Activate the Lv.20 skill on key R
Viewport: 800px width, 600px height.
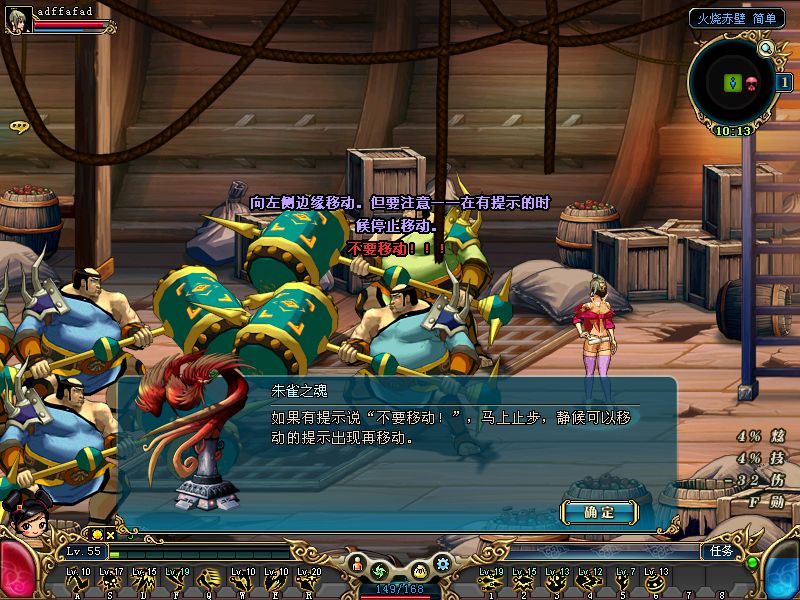pyautogui.click(x=309, y=580)
